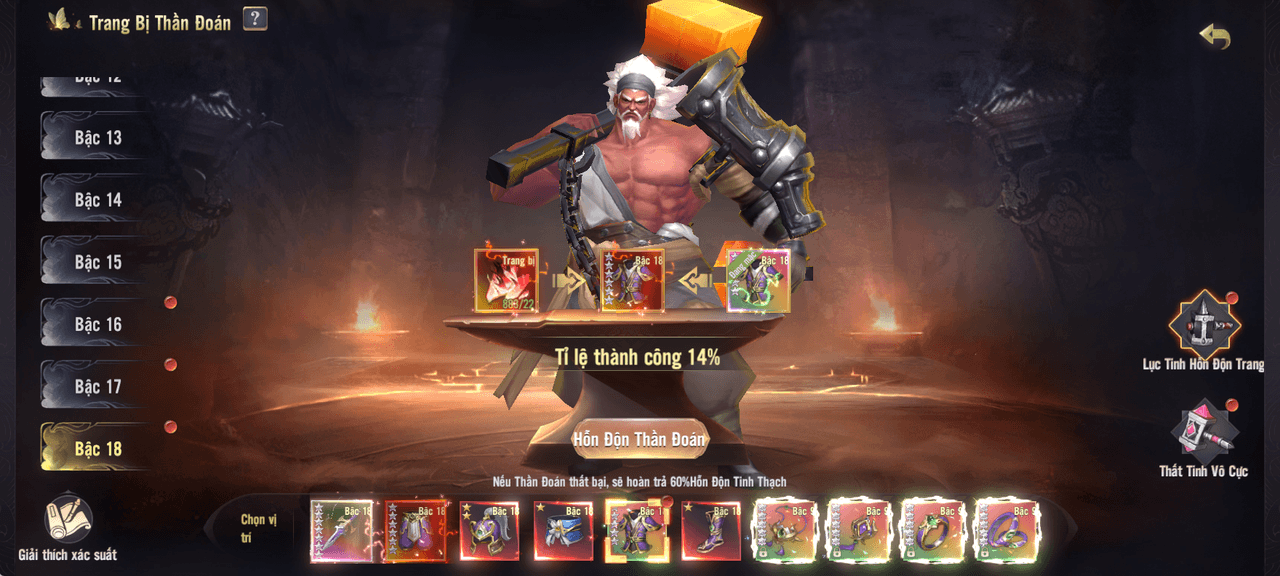The width and height of the screenshot is (1280, 576).
Task: Select the Bậc 15 tier tab
Action: coord(97,262)
